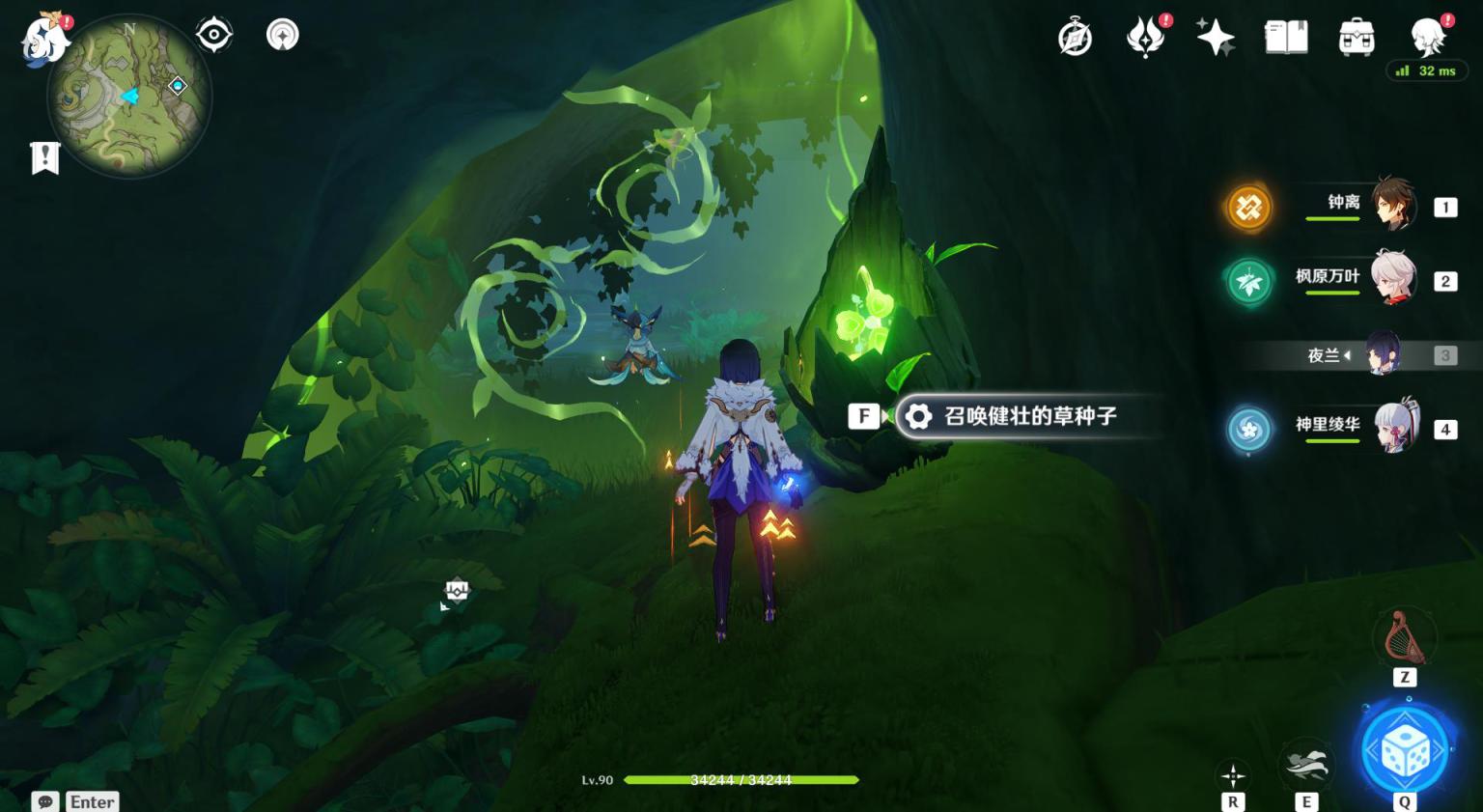Open the backpack inventory
This screenshot has width=1483, height=812.
(1357, 39)
